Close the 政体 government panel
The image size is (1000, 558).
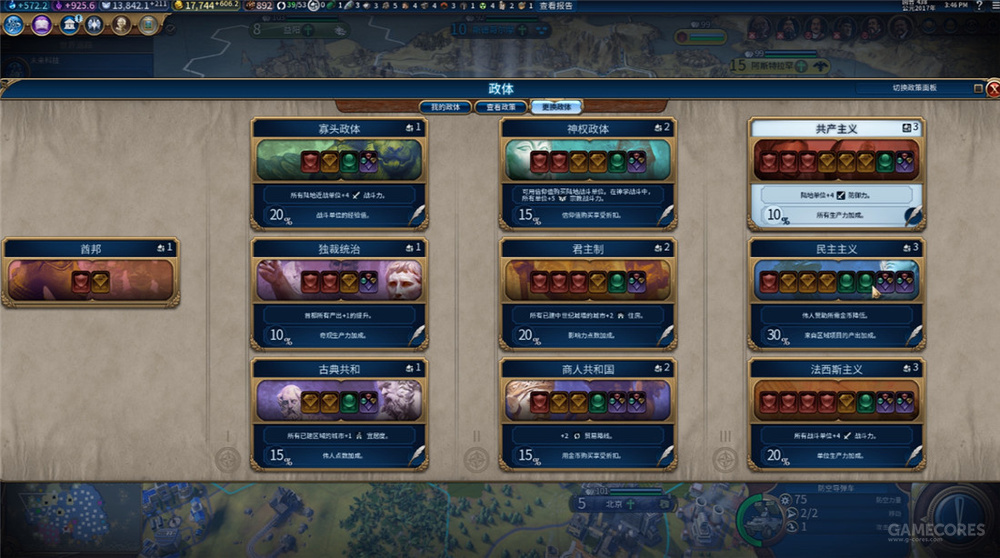(x=992, y=89)
